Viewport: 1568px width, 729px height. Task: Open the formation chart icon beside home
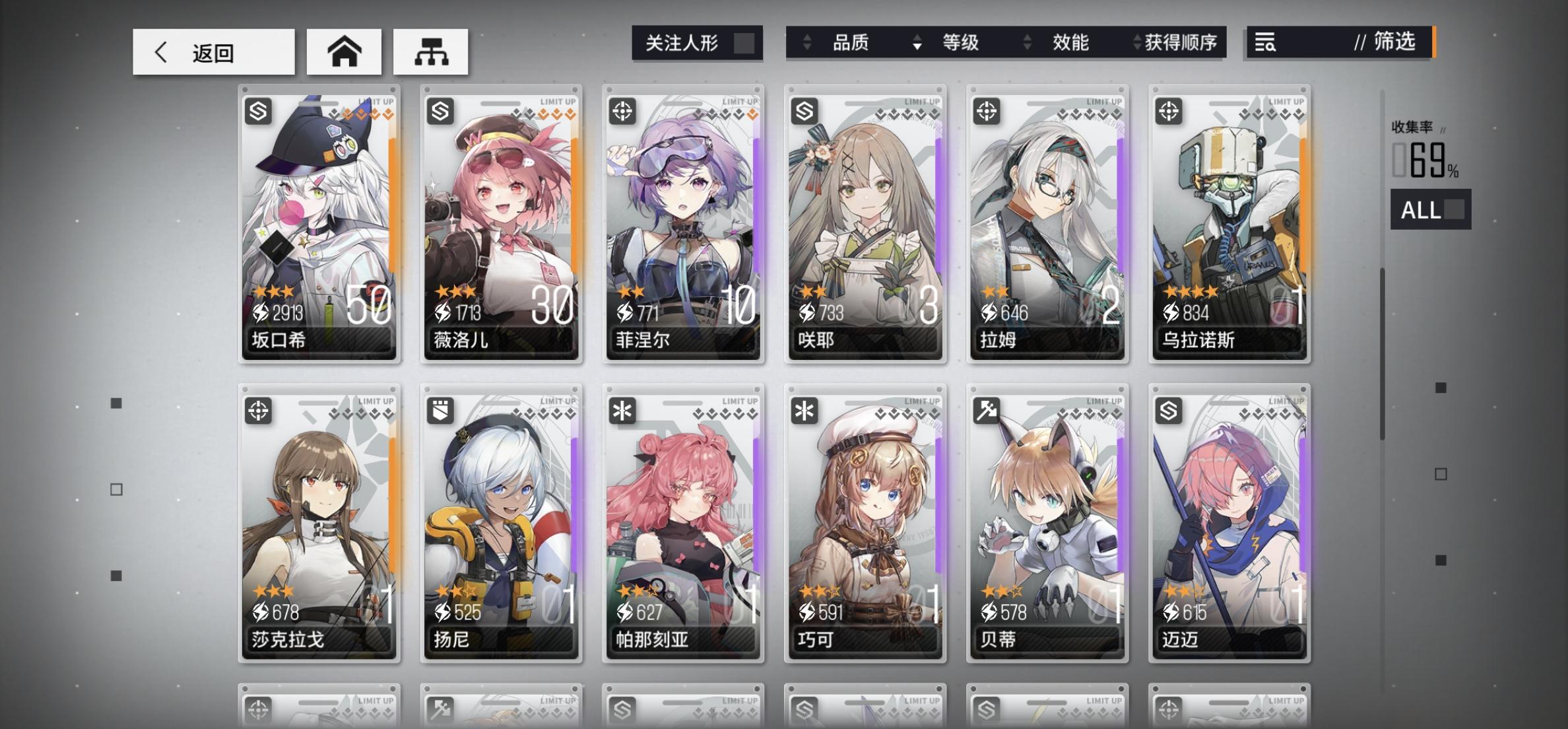click(431, 52)
